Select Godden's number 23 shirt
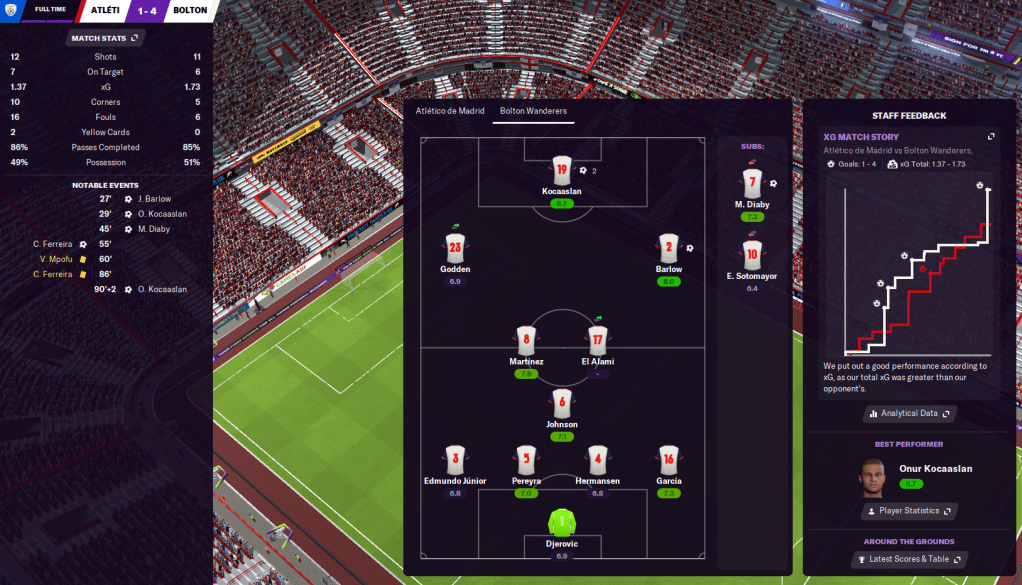This screenshot has height=585, width=1022. pyautogui.click(x=455, y=248)
